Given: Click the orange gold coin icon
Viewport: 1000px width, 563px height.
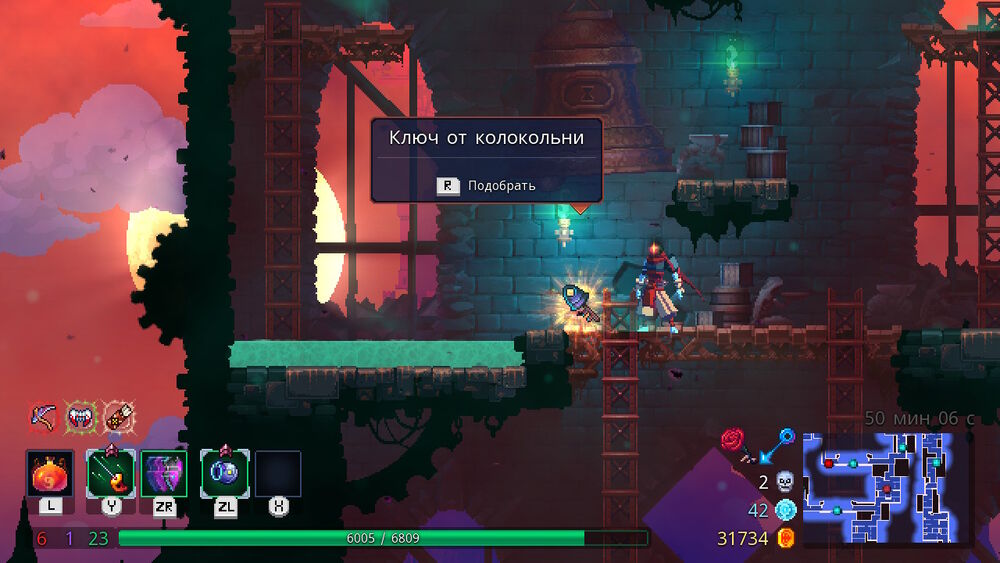Looking at the screenshot, I should 786,539.
